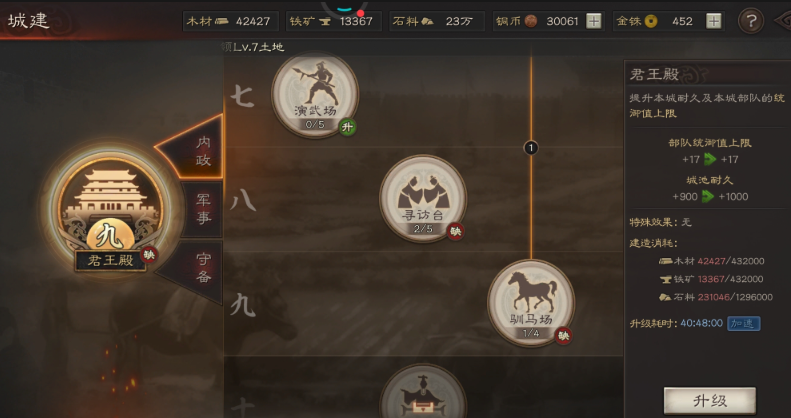Choose the 寻访台 building node
The image size is (791, 418).
[x=422, y=195]
